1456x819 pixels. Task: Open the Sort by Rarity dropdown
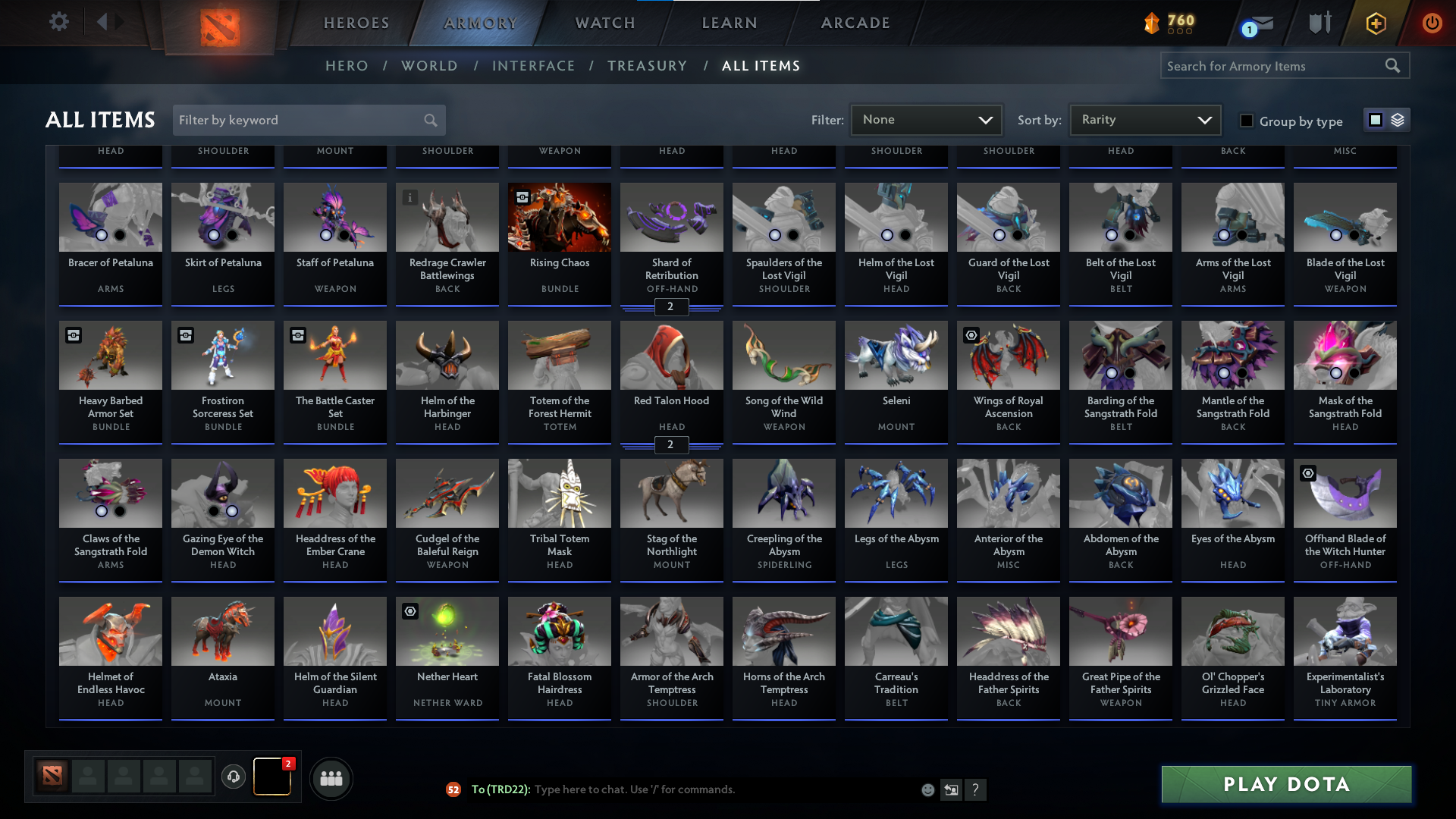click(x=1144, y=119)
